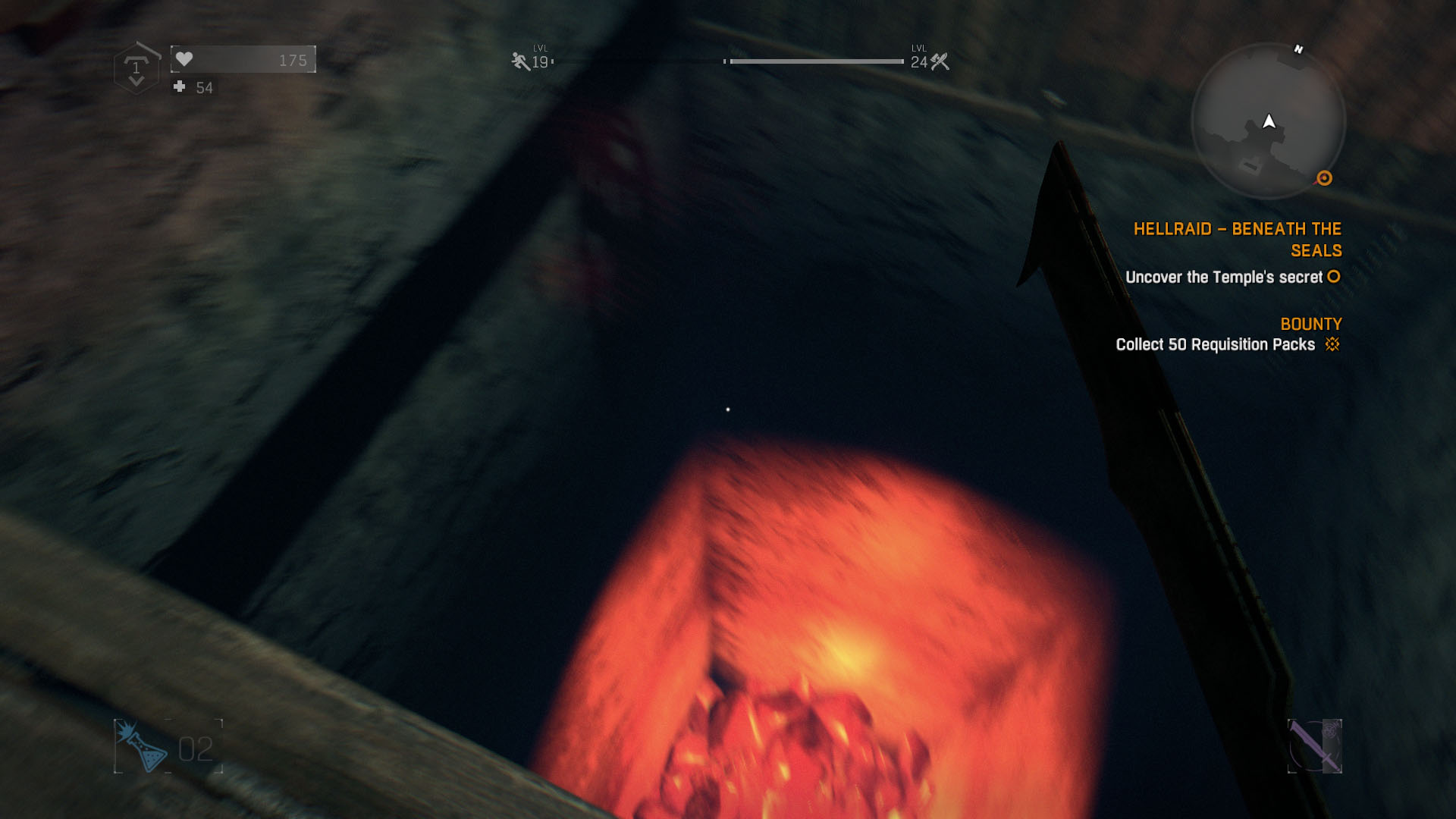Click the survivor rank shield icon
The height and width of the screenshot is (819, 1456).
point(136,69)
